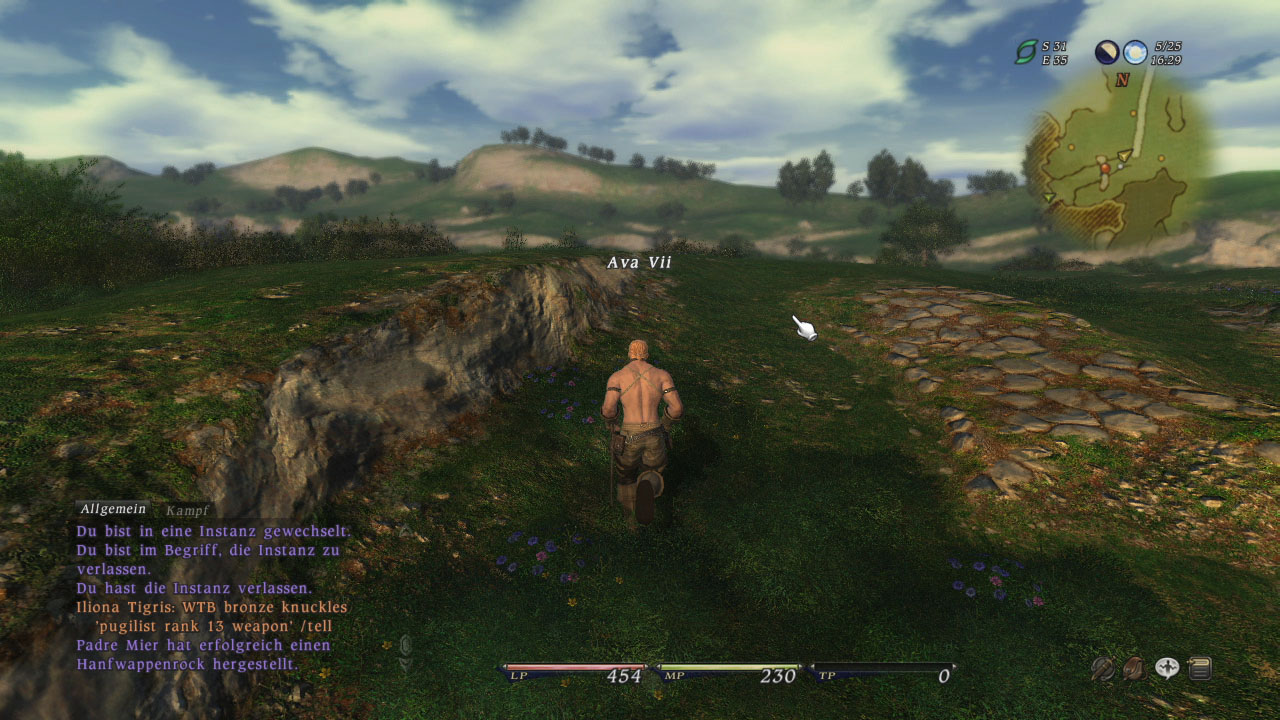Viewport: 1280px width, 720px height.
Task: Click the moon phase indicator icon
Action: point(1106,52)
